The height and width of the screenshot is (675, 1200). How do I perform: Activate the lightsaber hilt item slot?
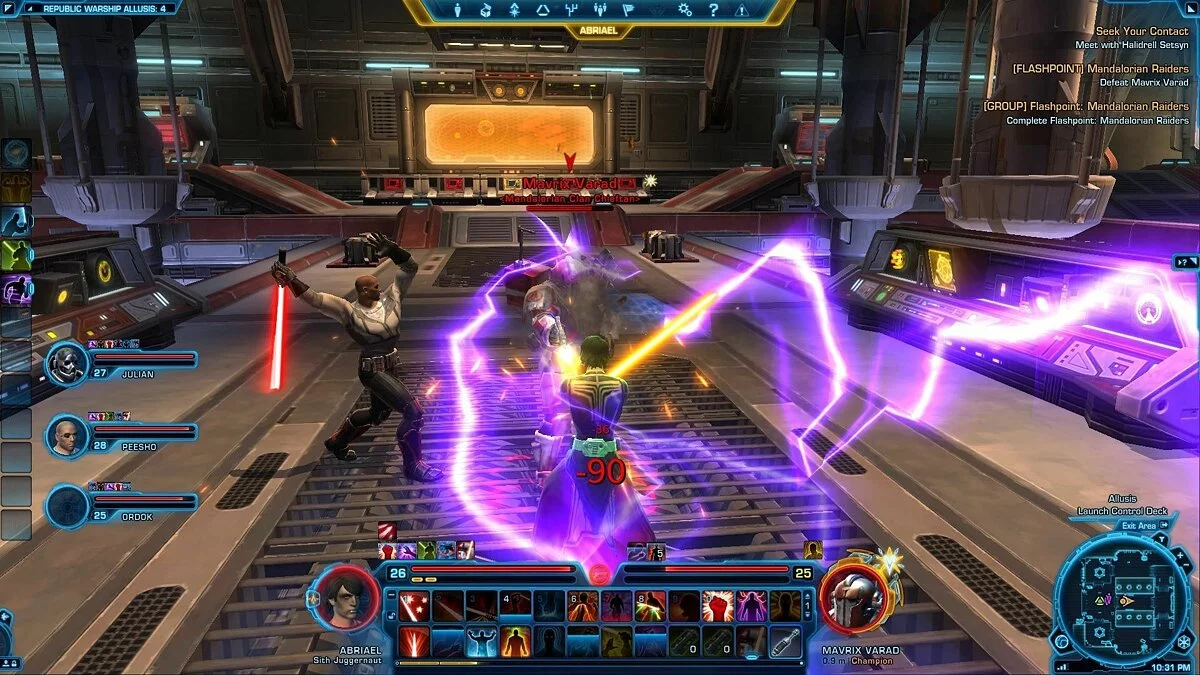coord(785,641)
